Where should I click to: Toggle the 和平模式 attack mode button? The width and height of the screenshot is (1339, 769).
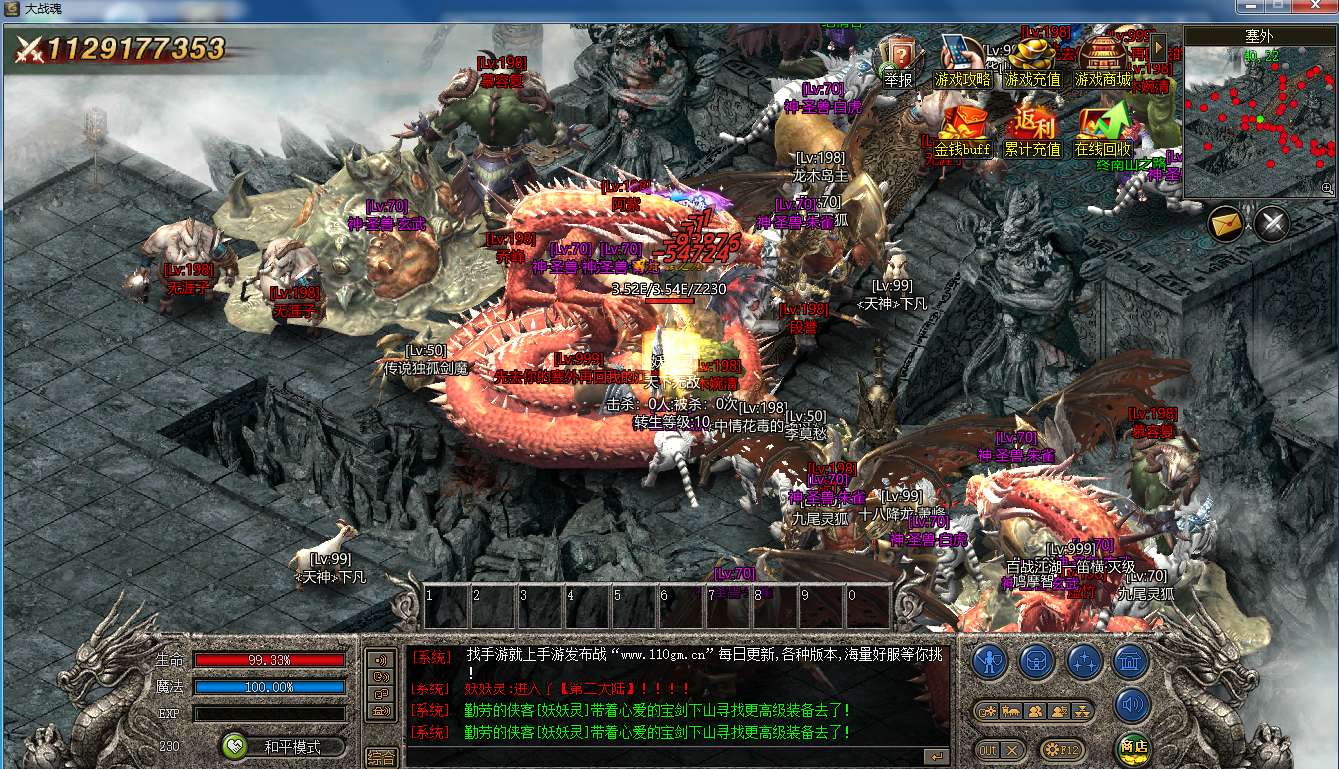pos(284,746)
